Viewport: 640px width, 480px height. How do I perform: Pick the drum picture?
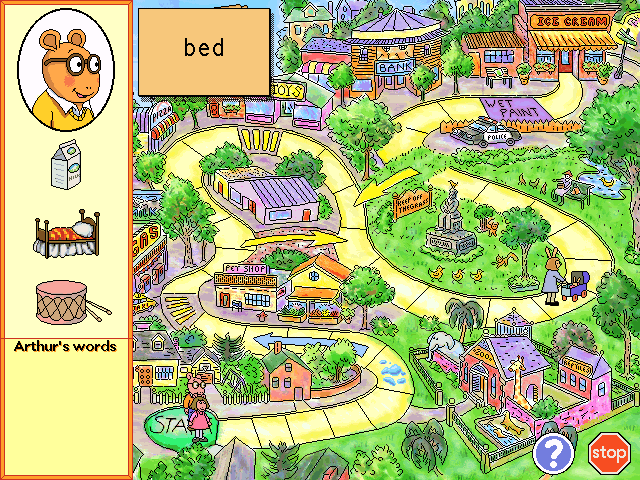click(x=65, y=300)
